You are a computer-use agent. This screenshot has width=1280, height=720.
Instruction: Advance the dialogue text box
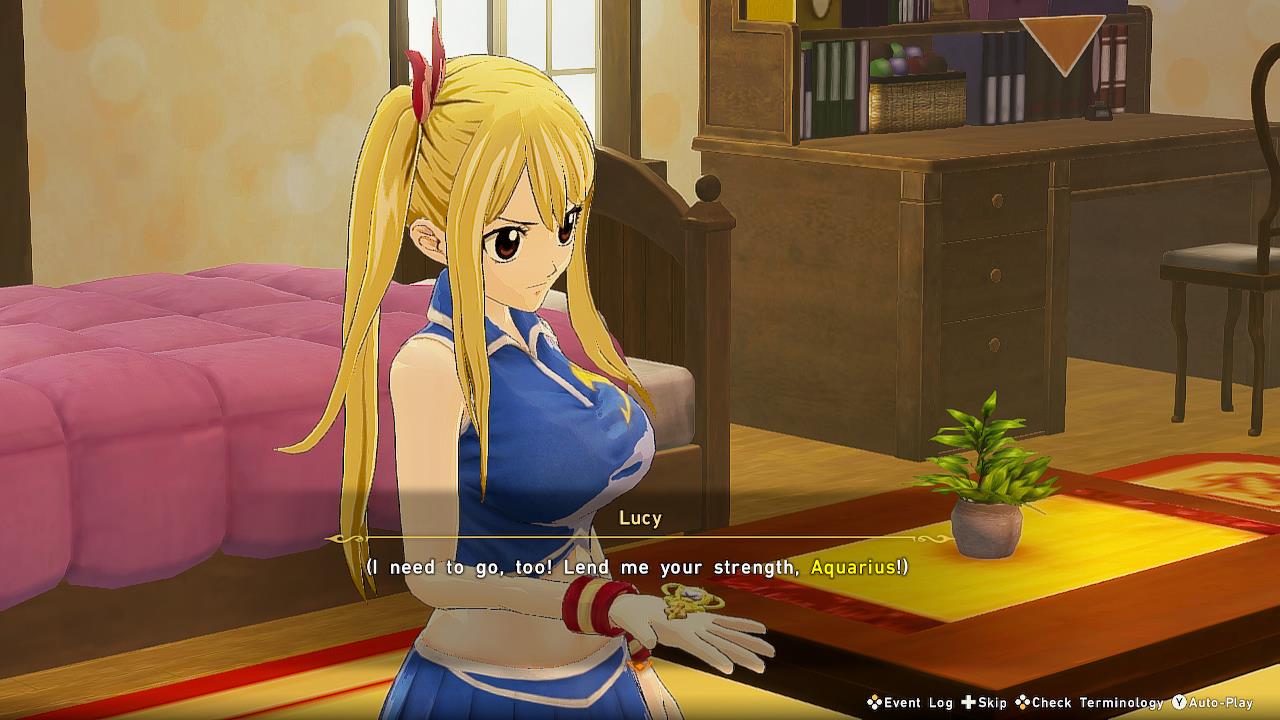[x=640, y=566]
